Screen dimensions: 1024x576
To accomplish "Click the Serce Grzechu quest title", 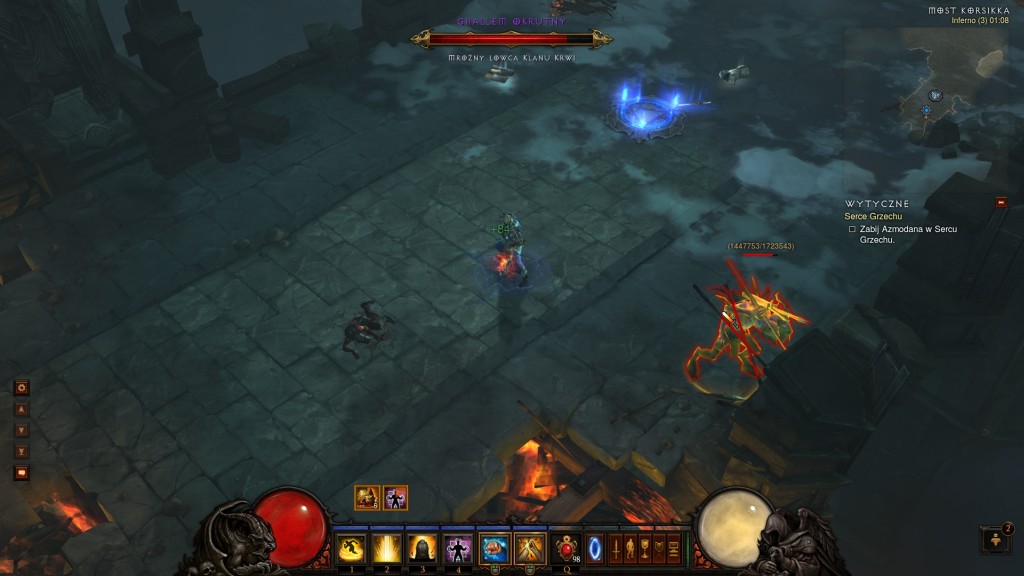I will pos(872,216).
